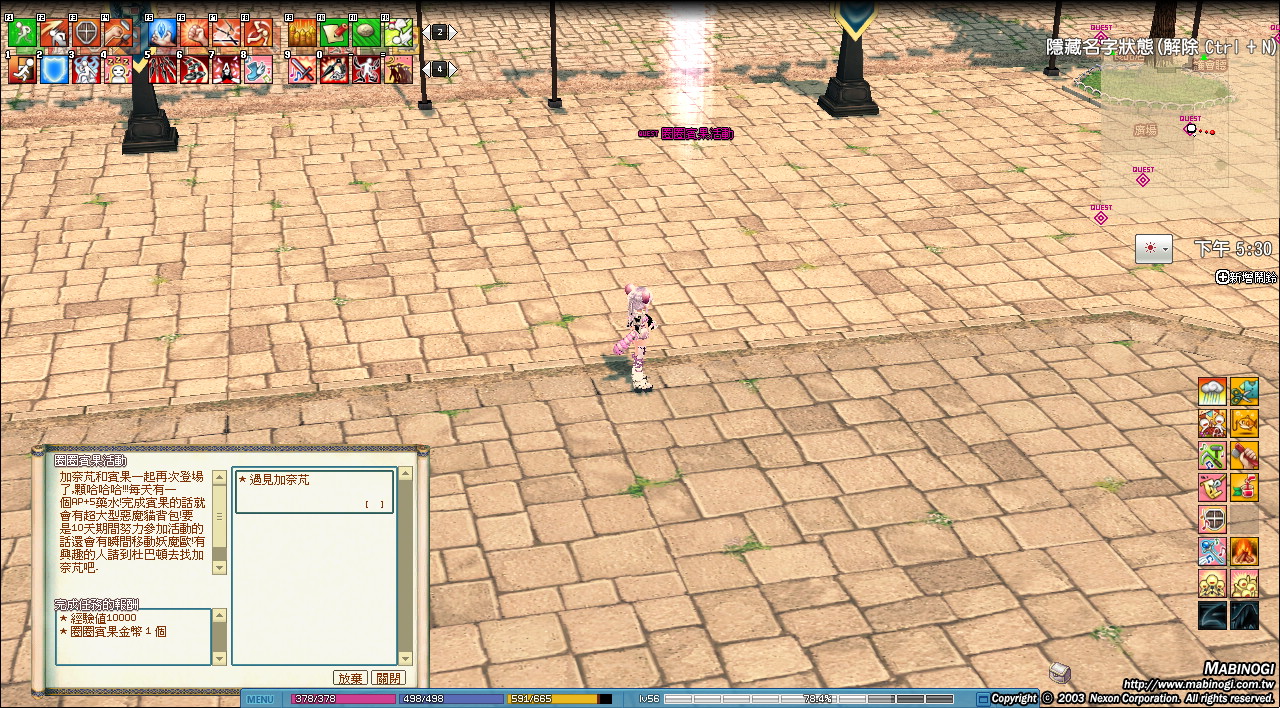Viewport: 1280px width, 708px height.
Task: Activate the rain cloud skill icon
Action: [1212, 391]
